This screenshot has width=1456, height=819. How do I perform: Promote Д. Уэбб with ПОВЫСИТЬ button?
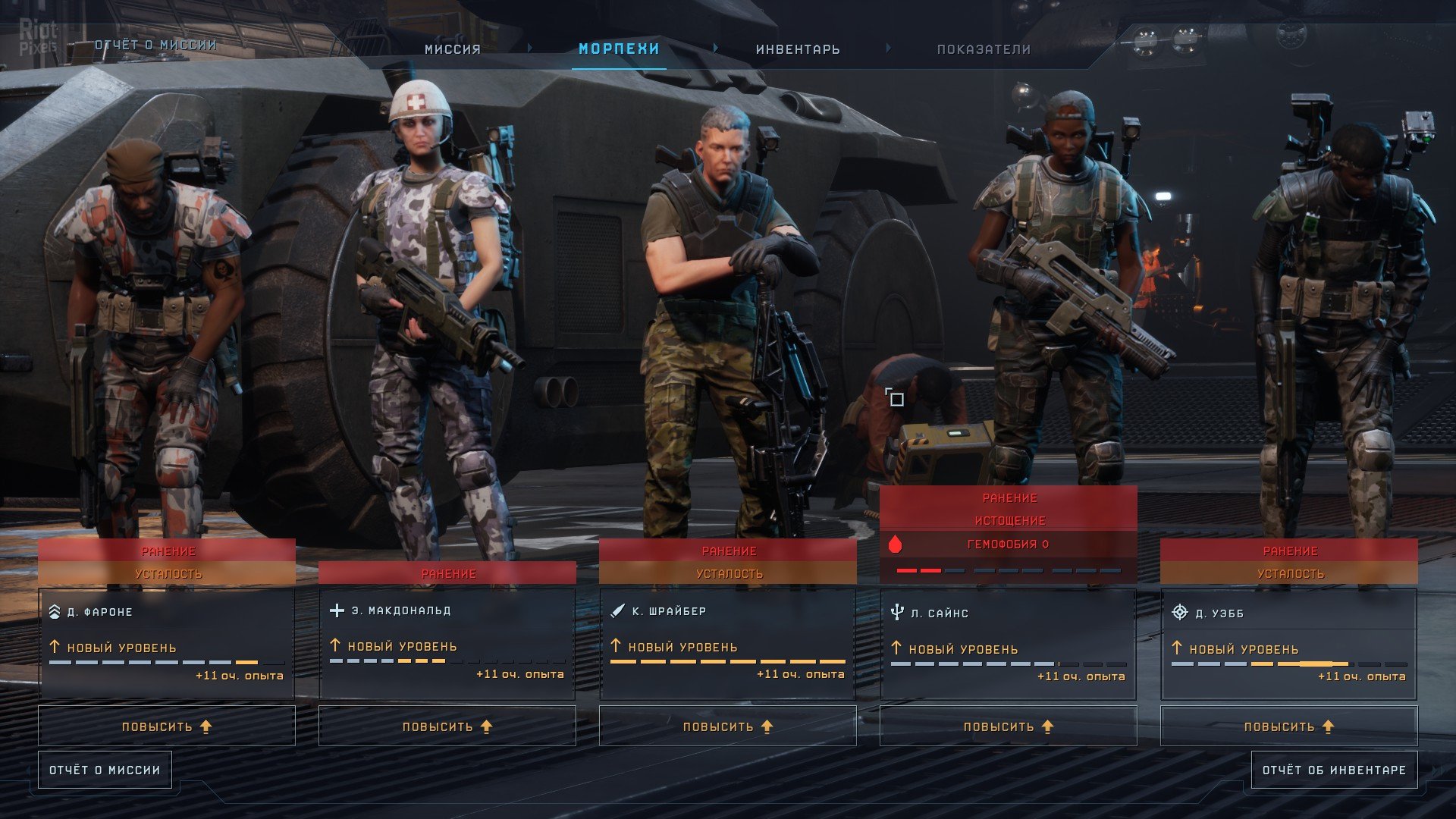click(1289, 726)
